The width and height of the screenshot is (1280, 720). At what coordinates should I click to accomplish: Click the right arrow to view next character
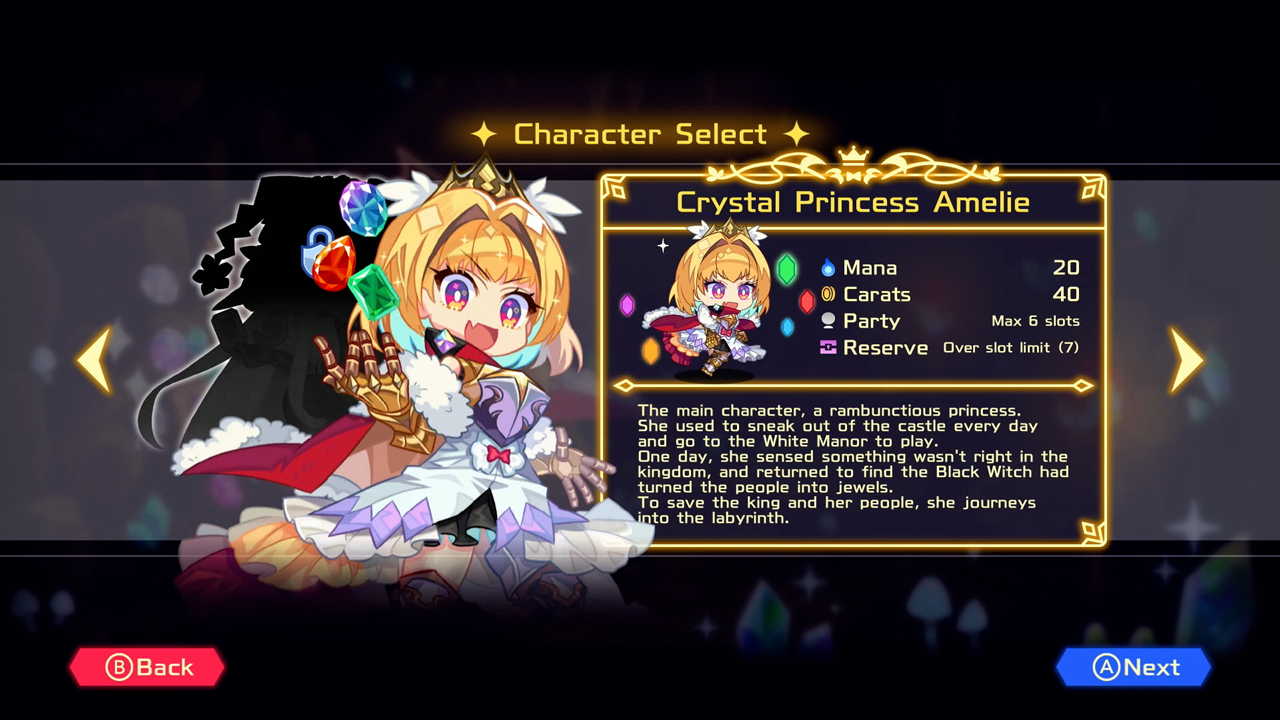click(x=1186, y=360)
